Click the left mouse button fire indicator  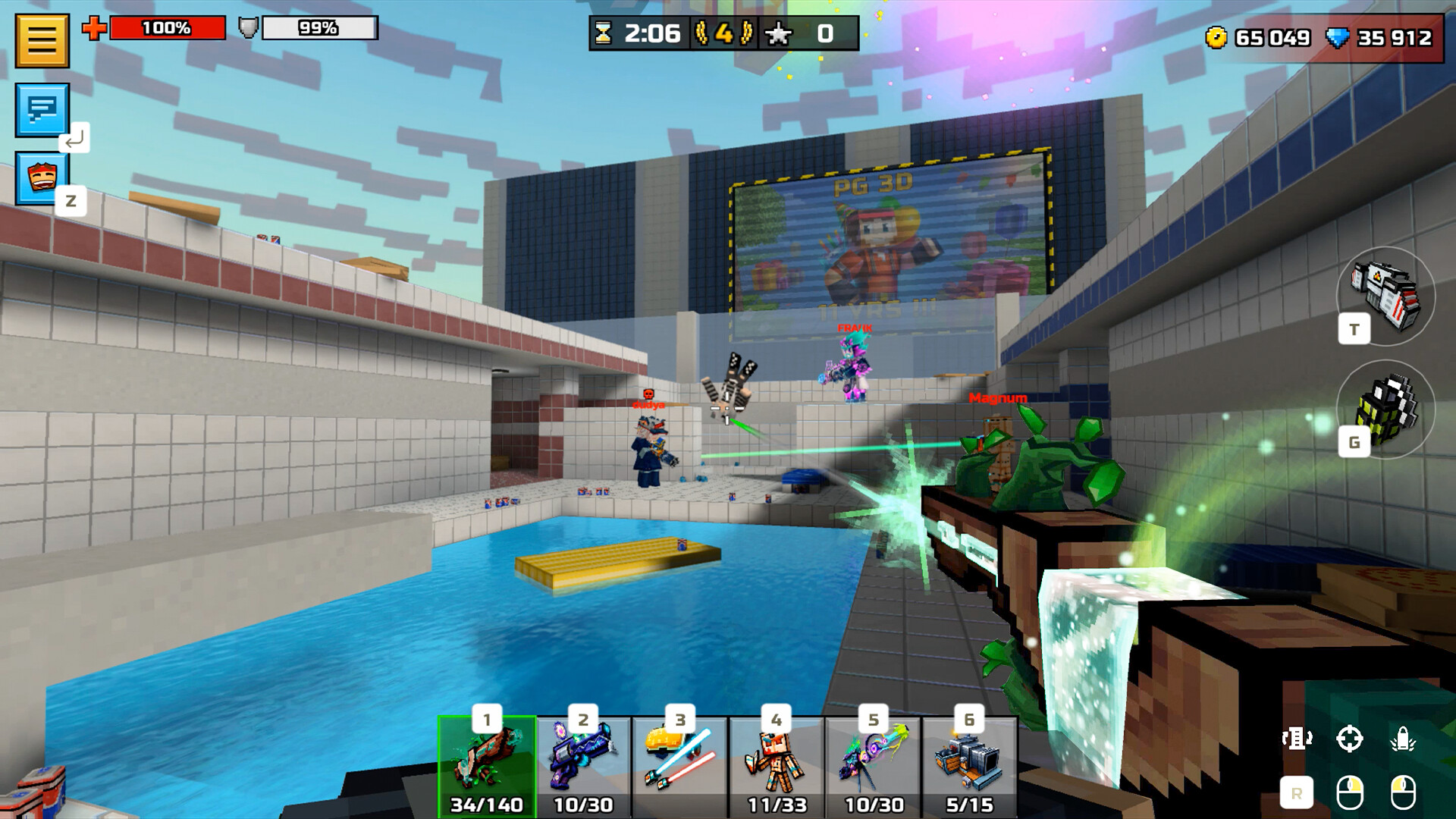pos(1403,790)
